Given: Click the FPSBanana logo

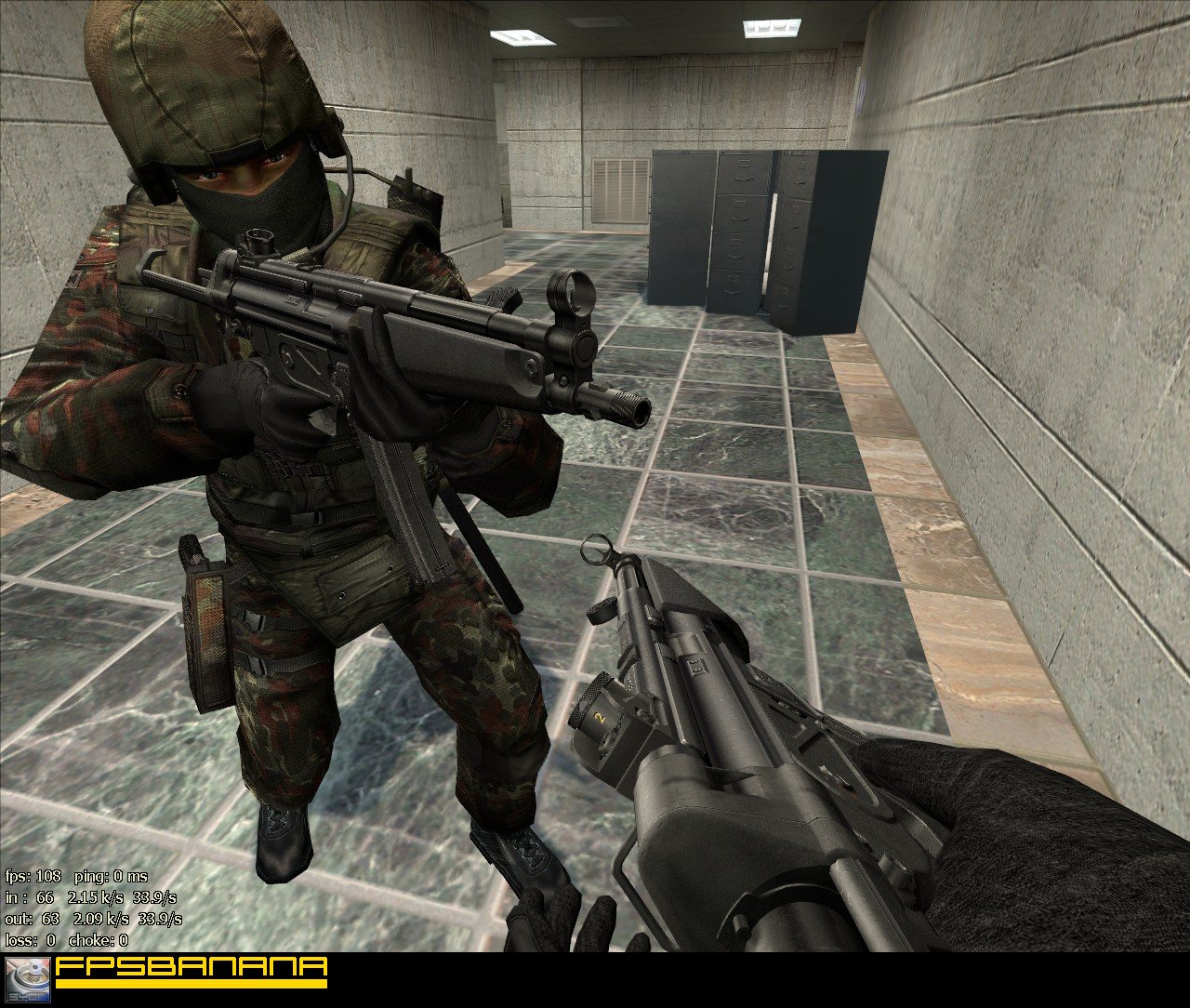Looking at the screenshot, I should pyautogui.click(x=191, y=972).
